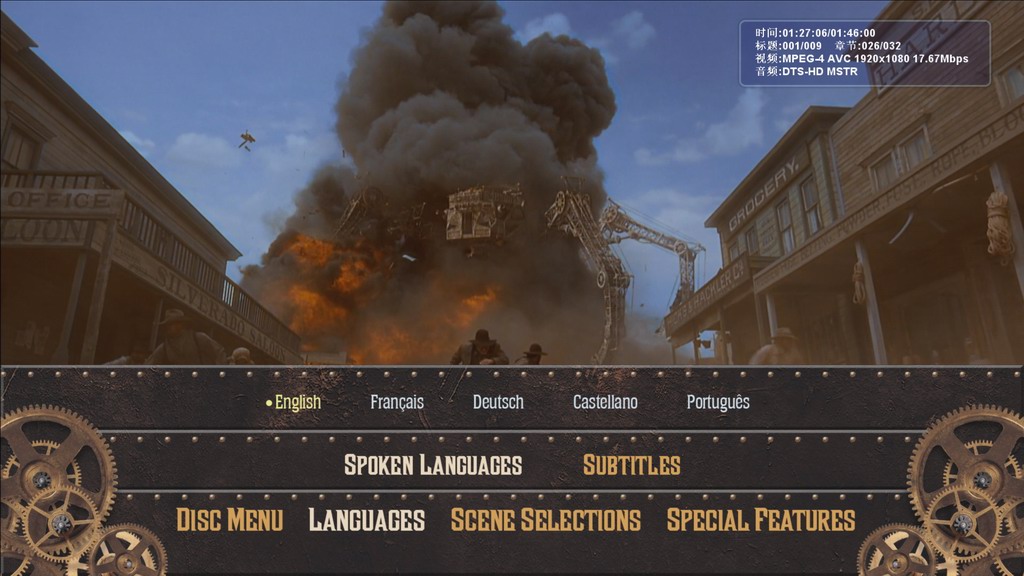Switch the spoken language to Deutsch
Image resolution: width=1024 pixels, height=576 pixels.
498,402
